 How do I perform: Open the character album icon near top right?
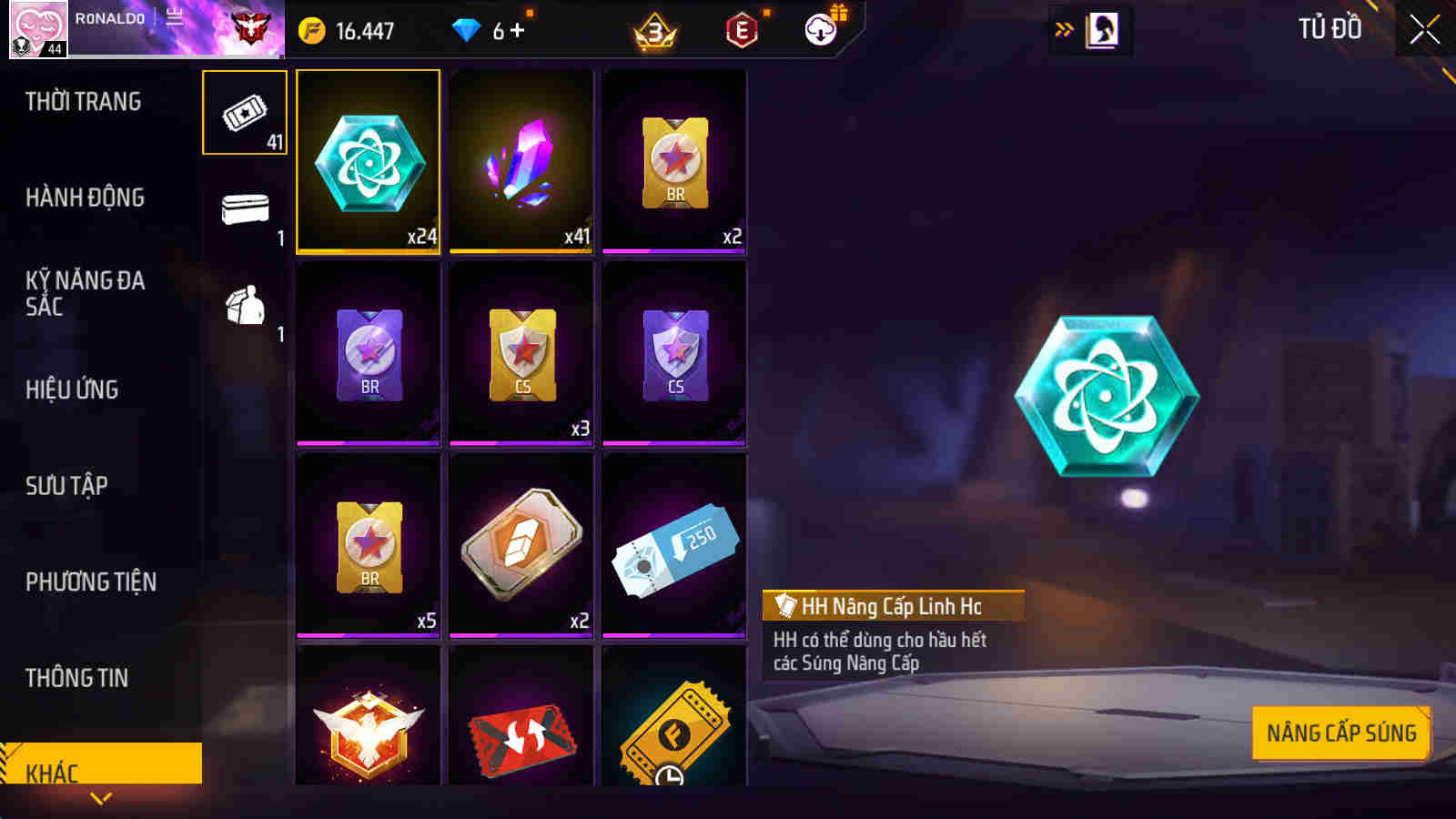(1104, 27)
